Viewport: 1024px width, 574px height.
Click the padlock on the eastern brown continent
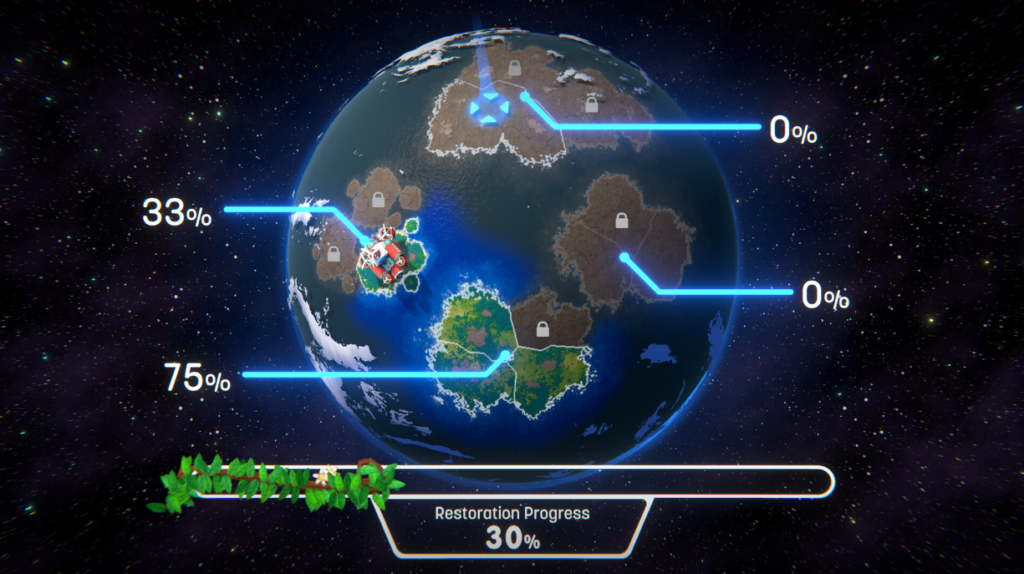pos(620,219)
